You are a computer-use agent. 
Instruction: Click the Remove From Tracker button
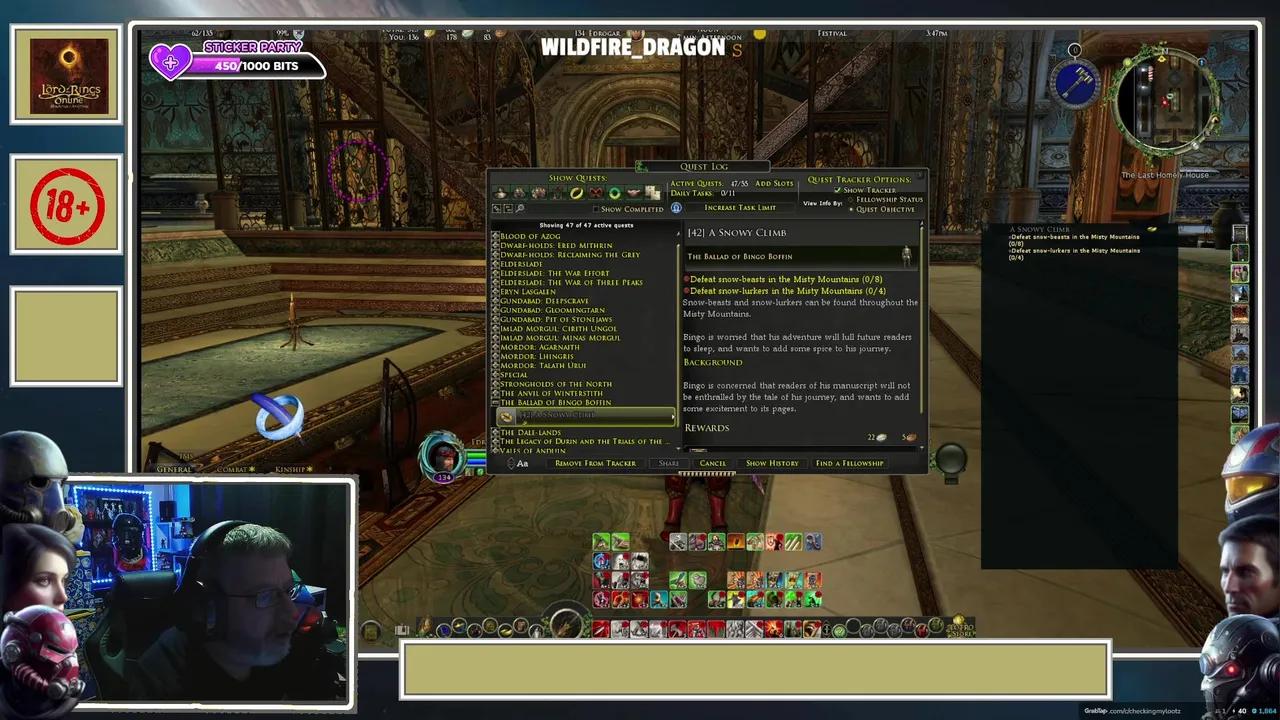[x=595, y=463]
